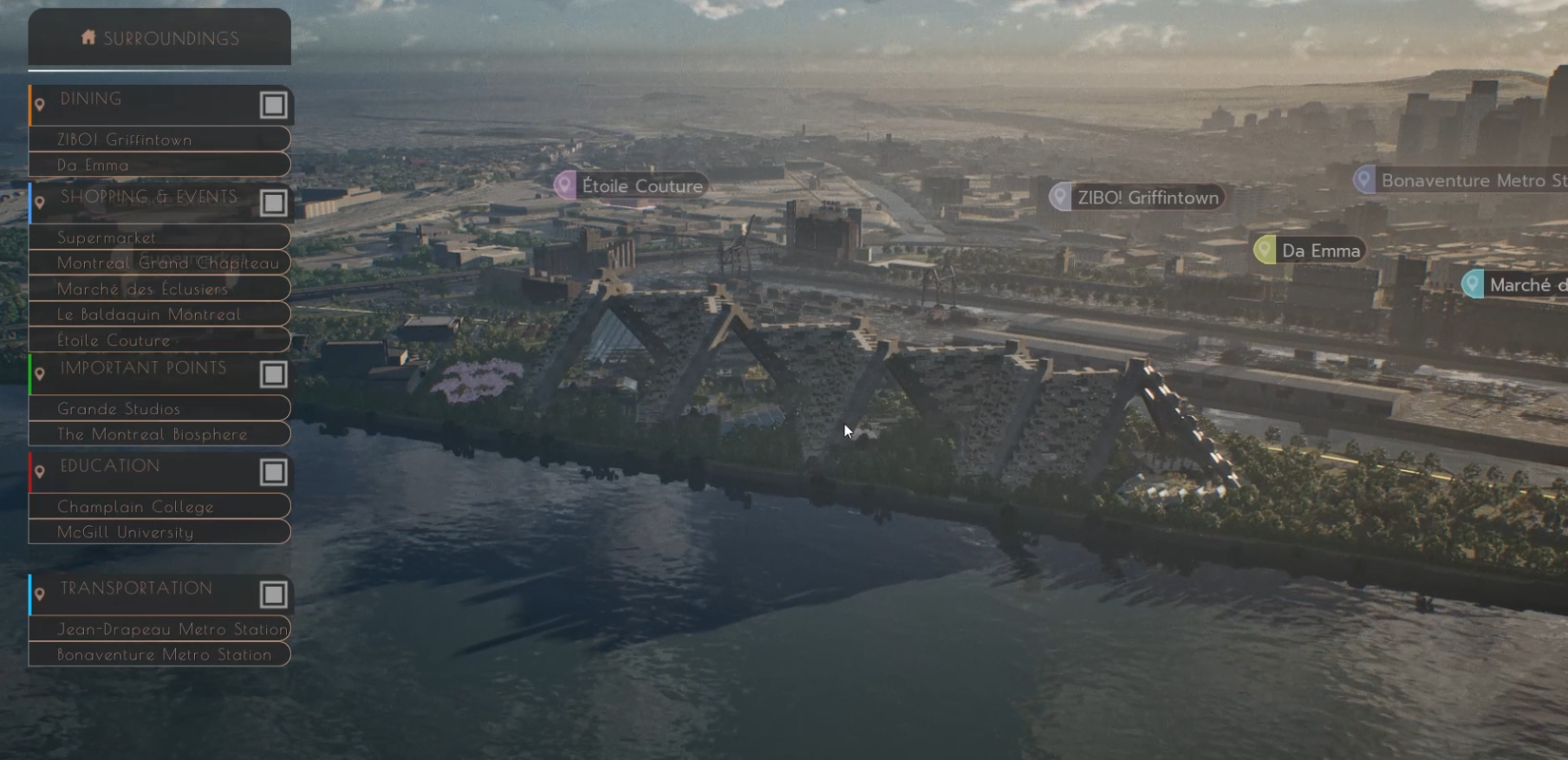Select ZIBO! Griffintown in the Dining list
This screenshot has height=760, width=1568.
(x=159, y=140)
